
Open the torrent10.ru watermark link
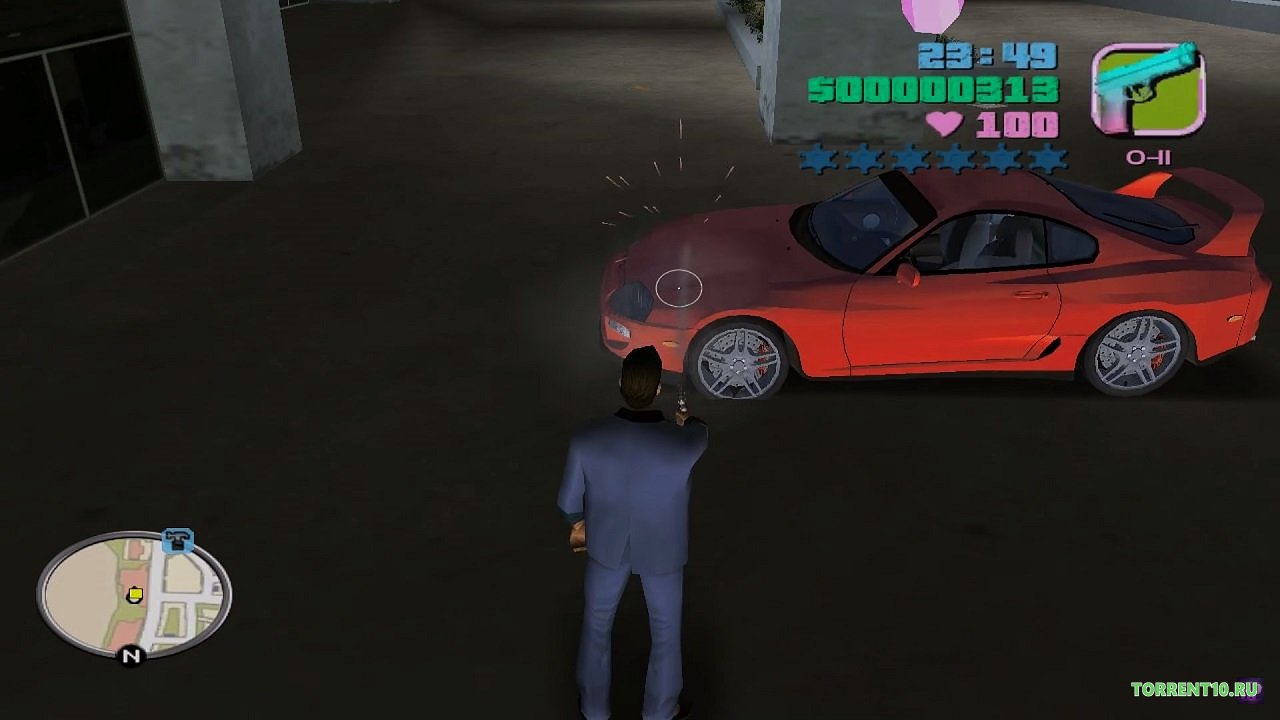click(1193, 689)
